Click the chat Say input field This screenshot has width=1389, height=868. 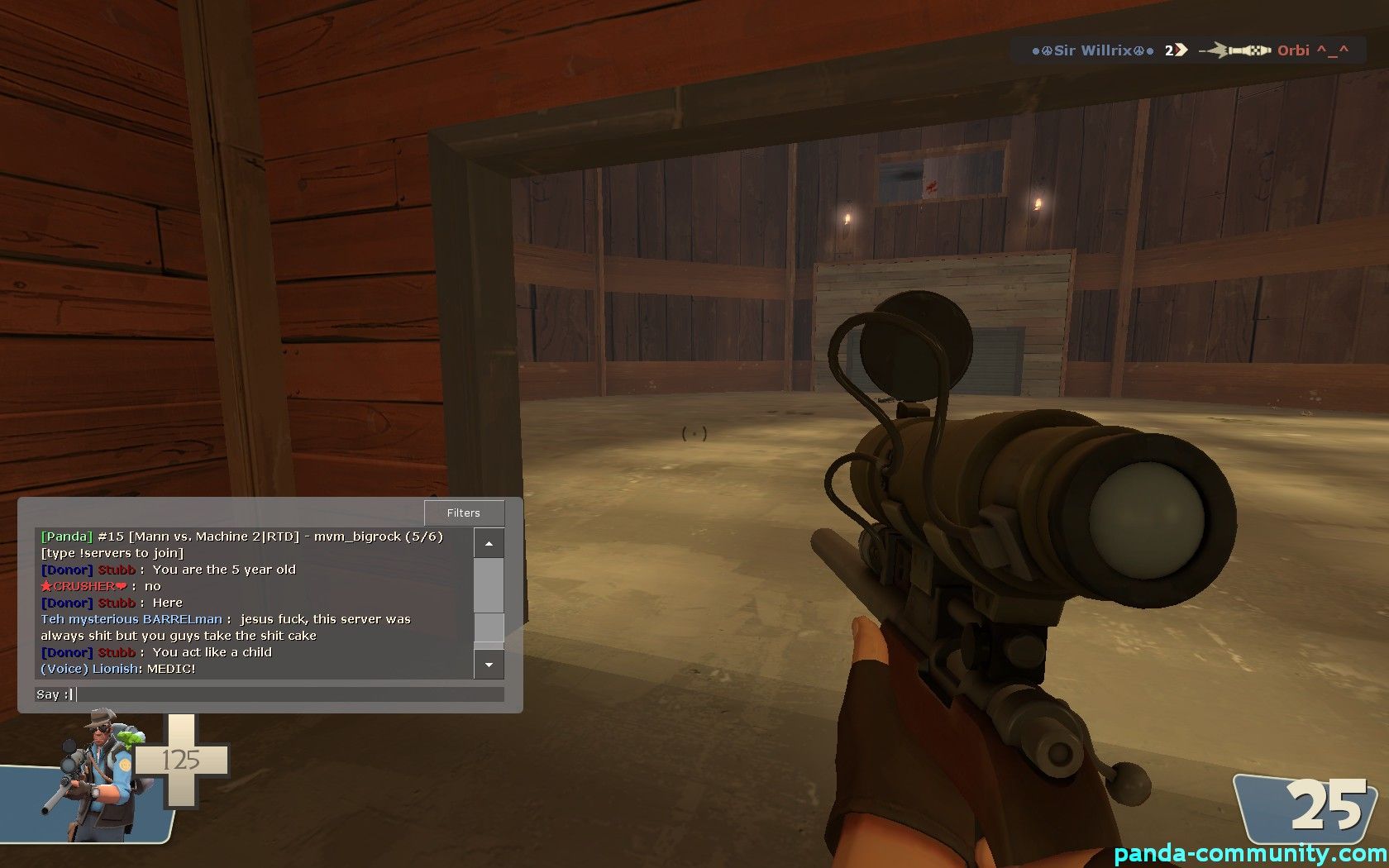tap(289, 694)
